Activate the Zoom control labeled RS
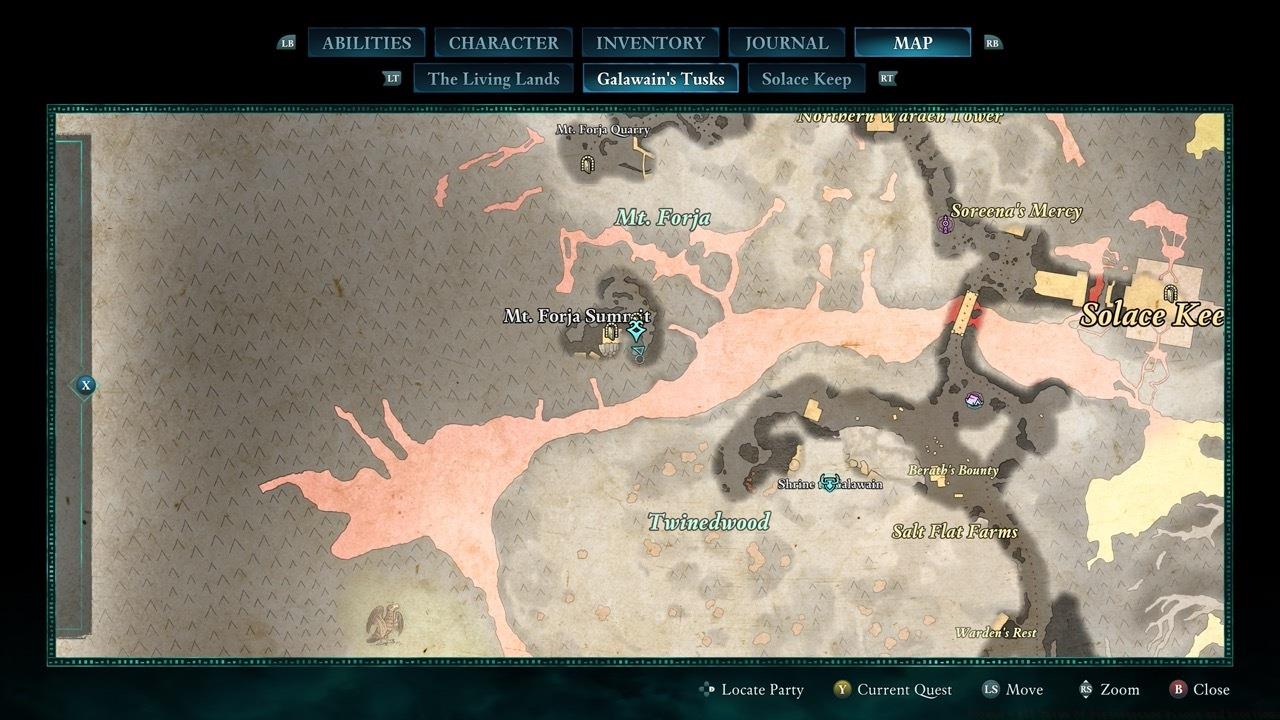 (x=1108, y=689)
